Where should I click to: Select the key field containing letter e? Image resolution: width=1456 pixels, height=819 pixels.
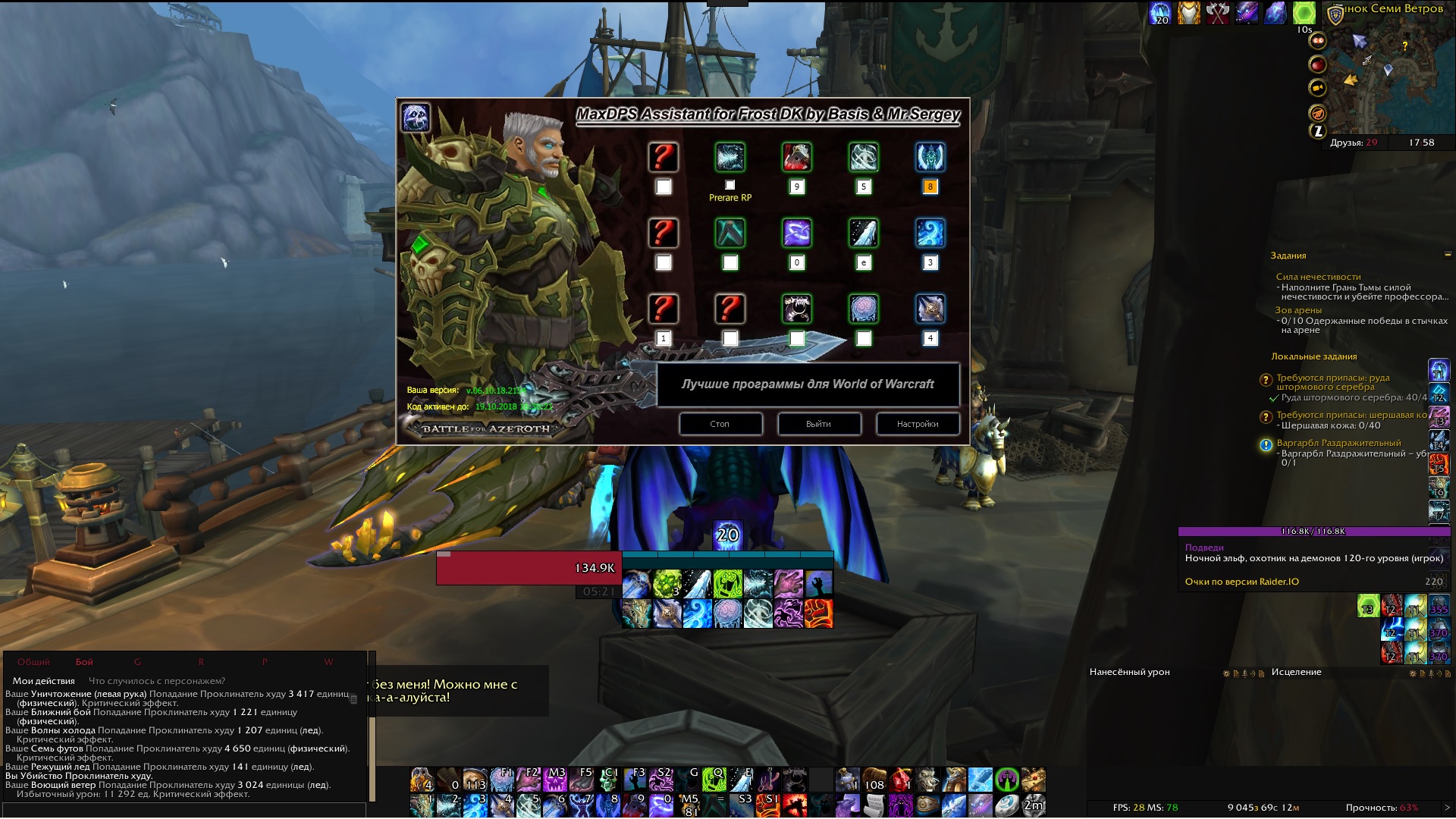(864, 262)
